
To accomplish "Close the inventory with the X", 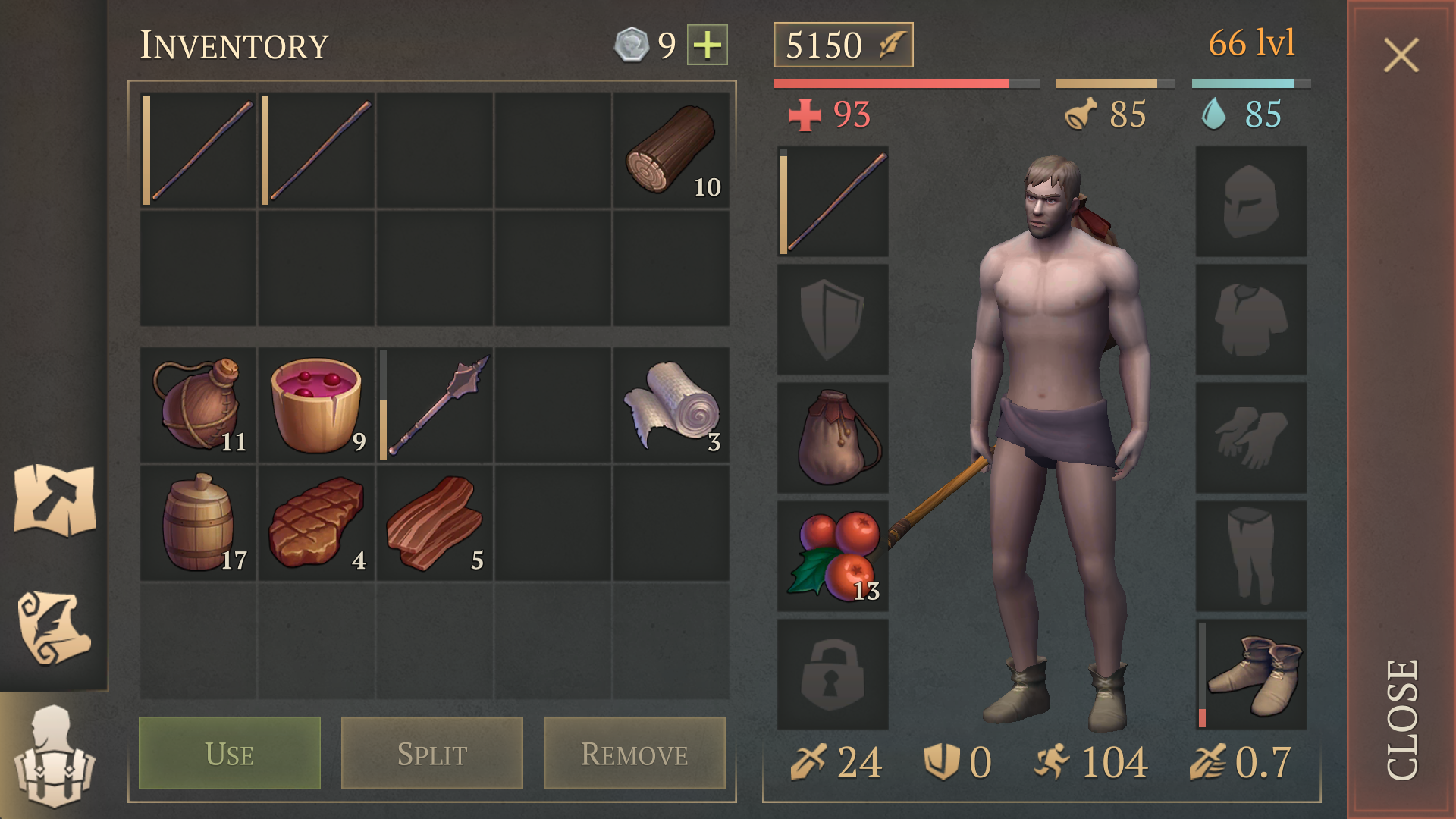I will (x=1401, y=55).
